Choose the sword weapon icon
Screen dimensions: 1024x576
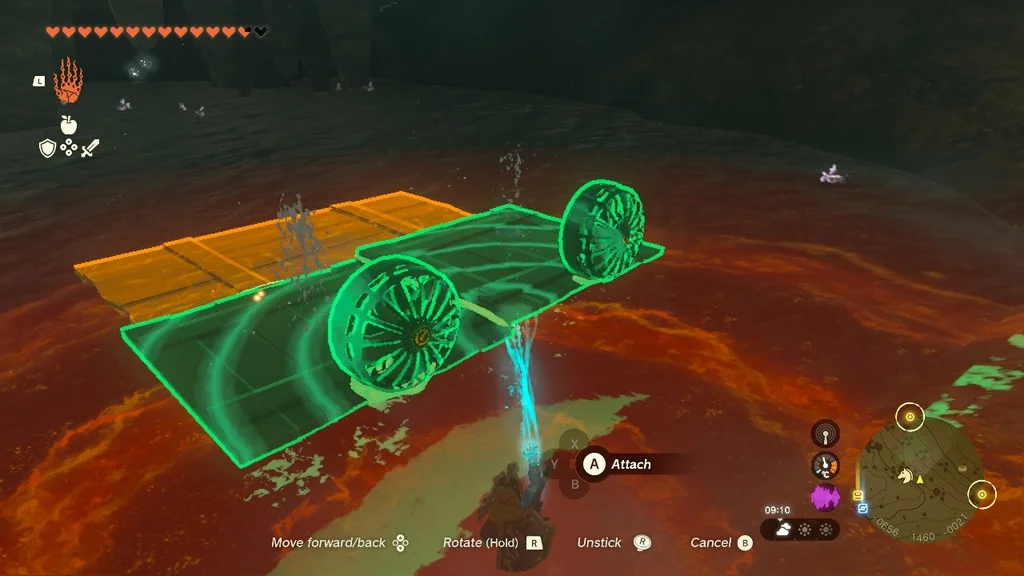pos(91,148)
